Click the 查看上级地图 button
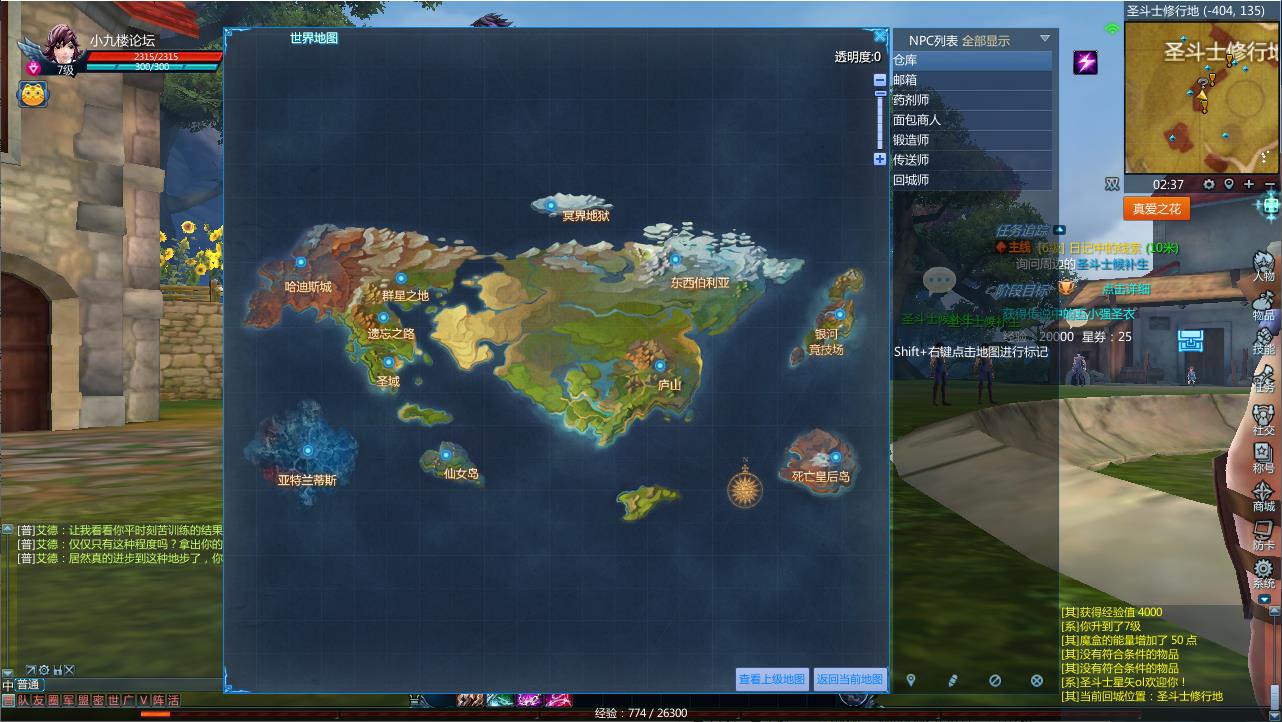 click(772, 679)
